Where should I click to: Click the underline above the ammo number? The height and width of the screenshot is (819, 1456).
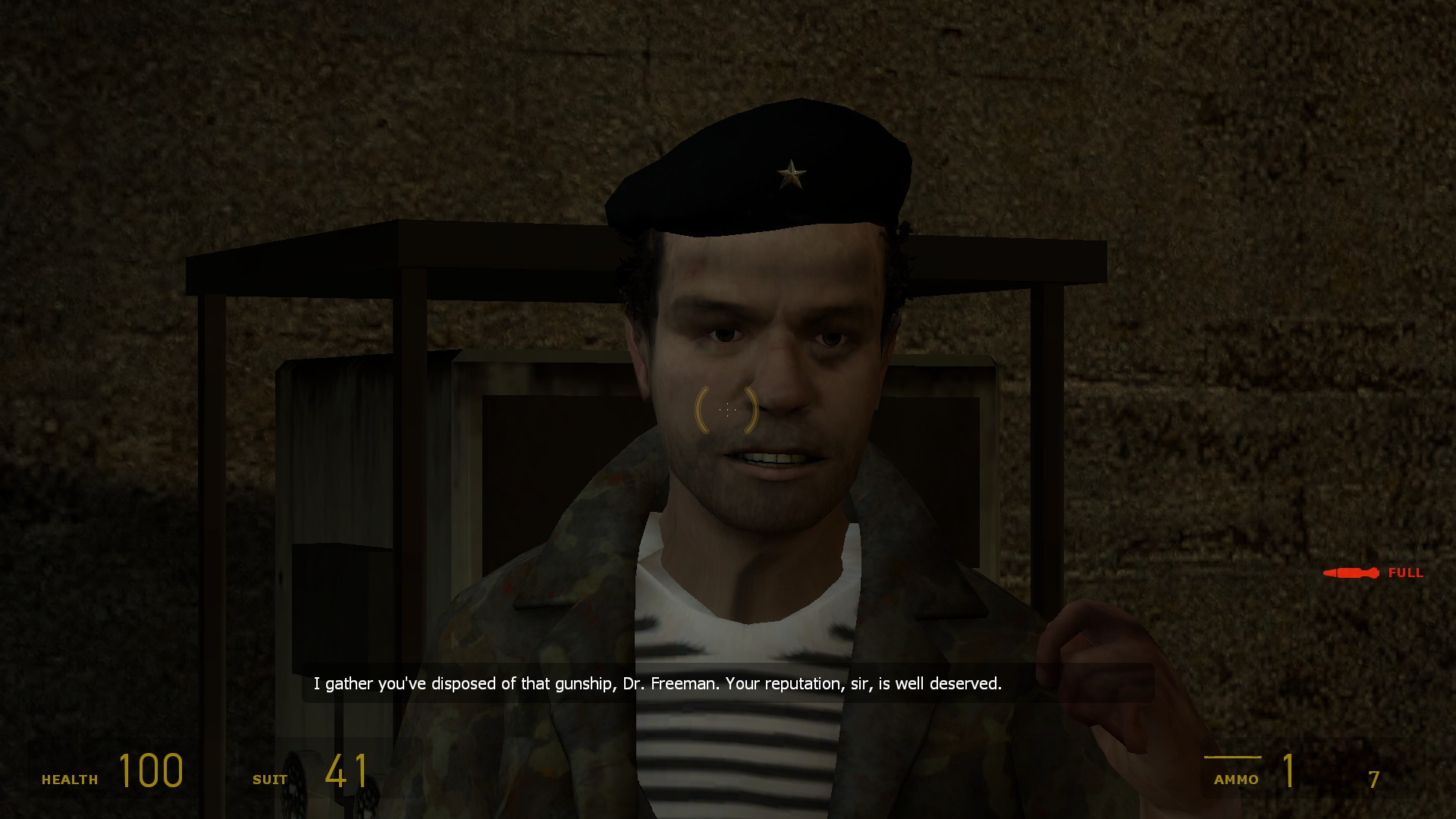coord(1234,756)
